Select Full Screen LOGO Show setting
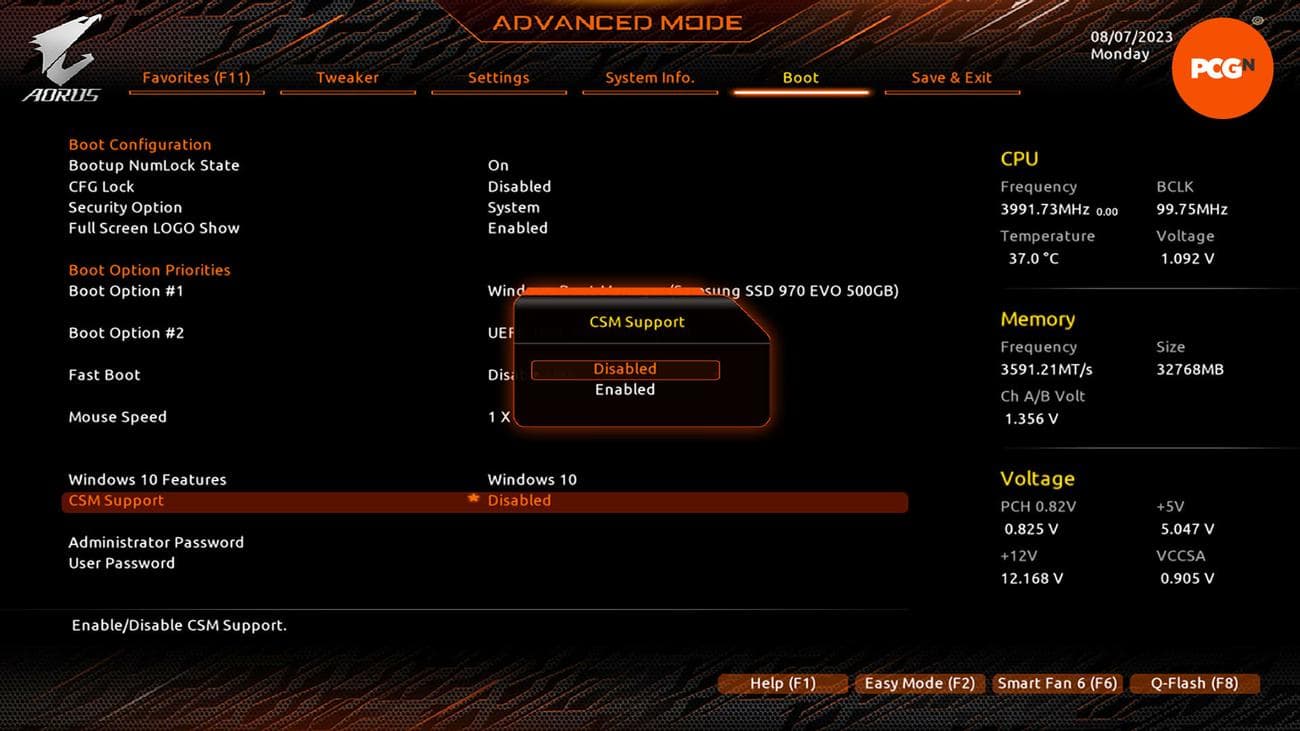The height and width of the screenshot is (731, 1300). (154, 228)
